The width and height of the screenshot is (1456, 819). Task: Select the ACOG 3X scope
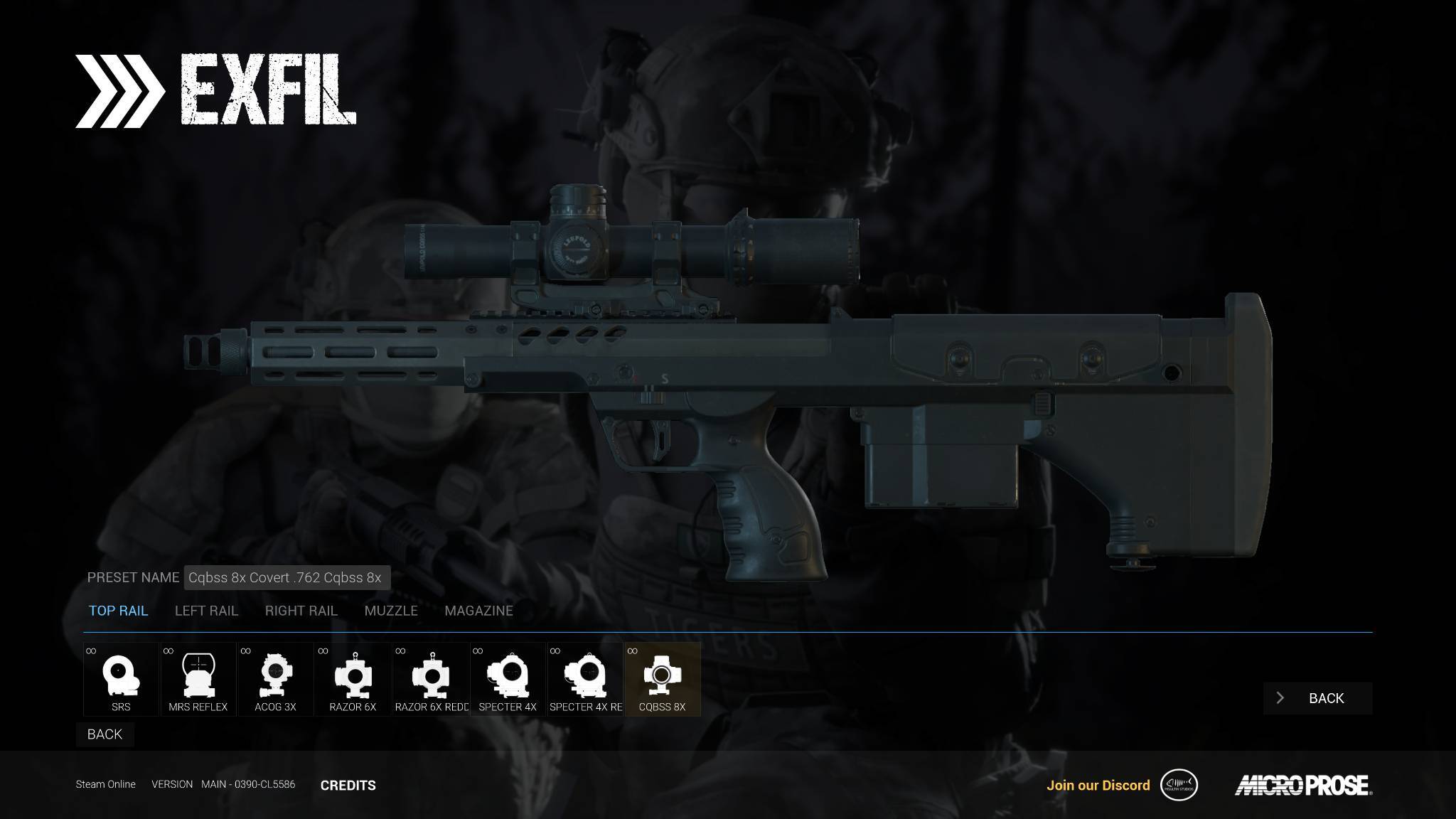tap(275, 679)
